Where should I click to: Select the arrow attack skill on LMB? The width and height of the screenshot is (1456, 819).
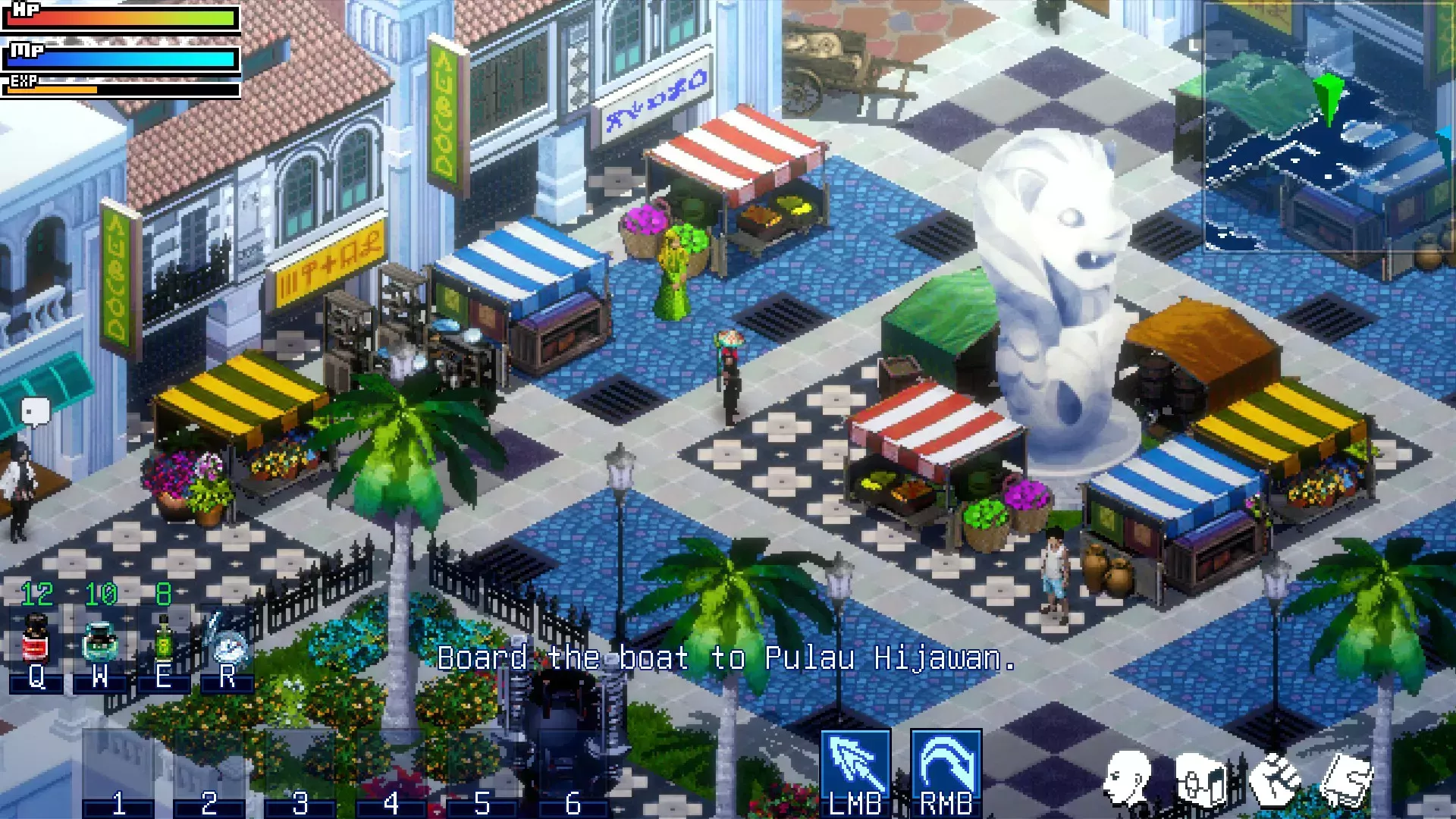point(855,766)
